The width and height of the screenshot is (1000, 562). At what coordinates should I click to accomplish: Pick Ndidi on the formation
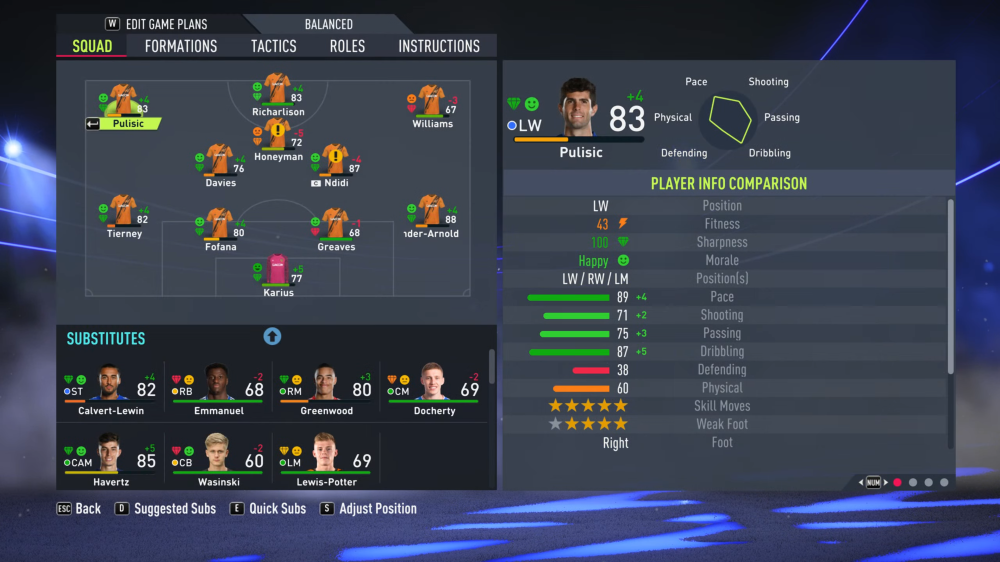(x=334, y=165)
